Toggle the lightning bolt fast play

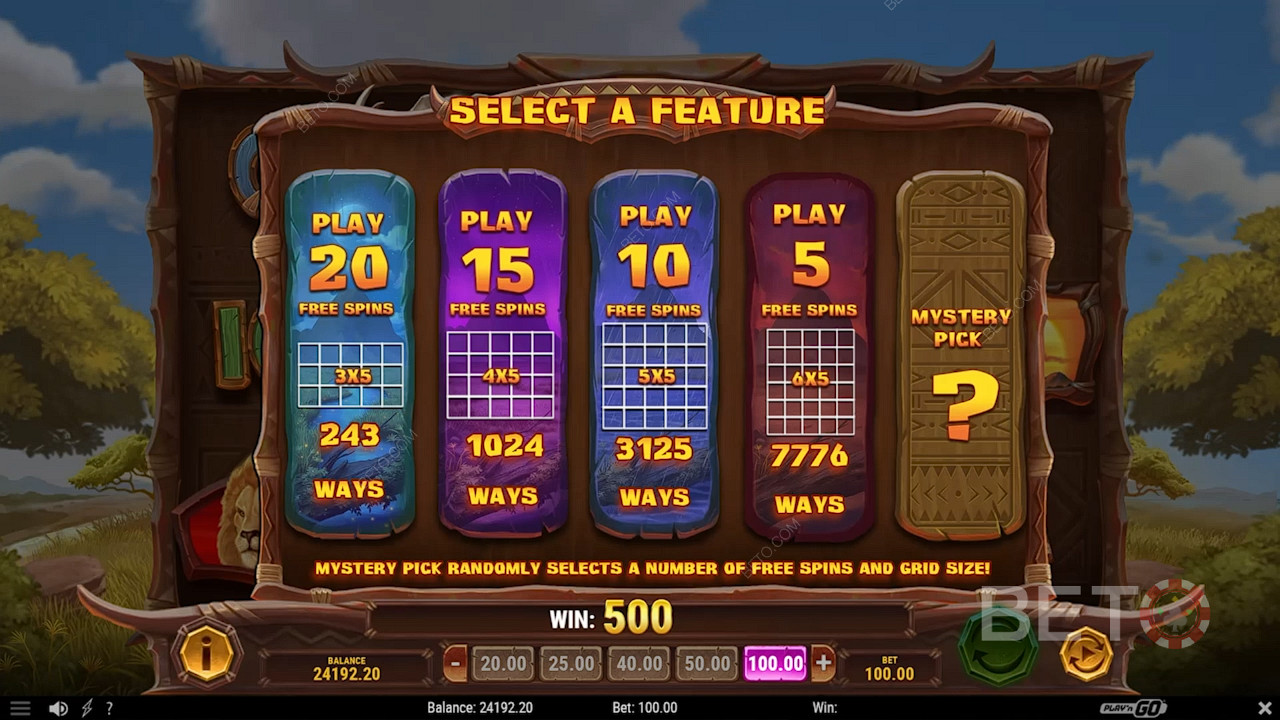[x=87, y=708]
